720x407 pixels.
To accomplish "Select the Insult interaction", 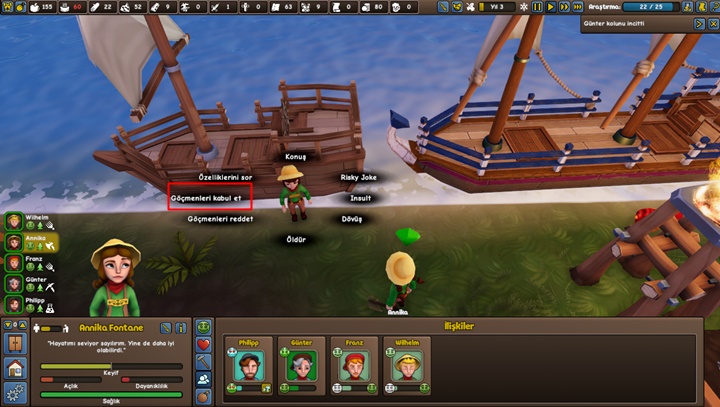I will click(361, 198).
